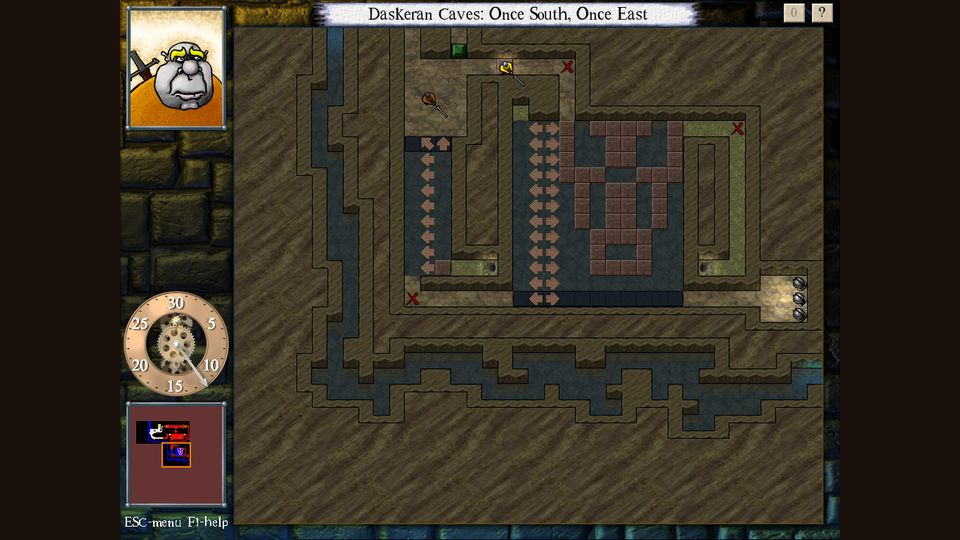
Task: Open help with the question mark button
Action: tap(822, 13)
